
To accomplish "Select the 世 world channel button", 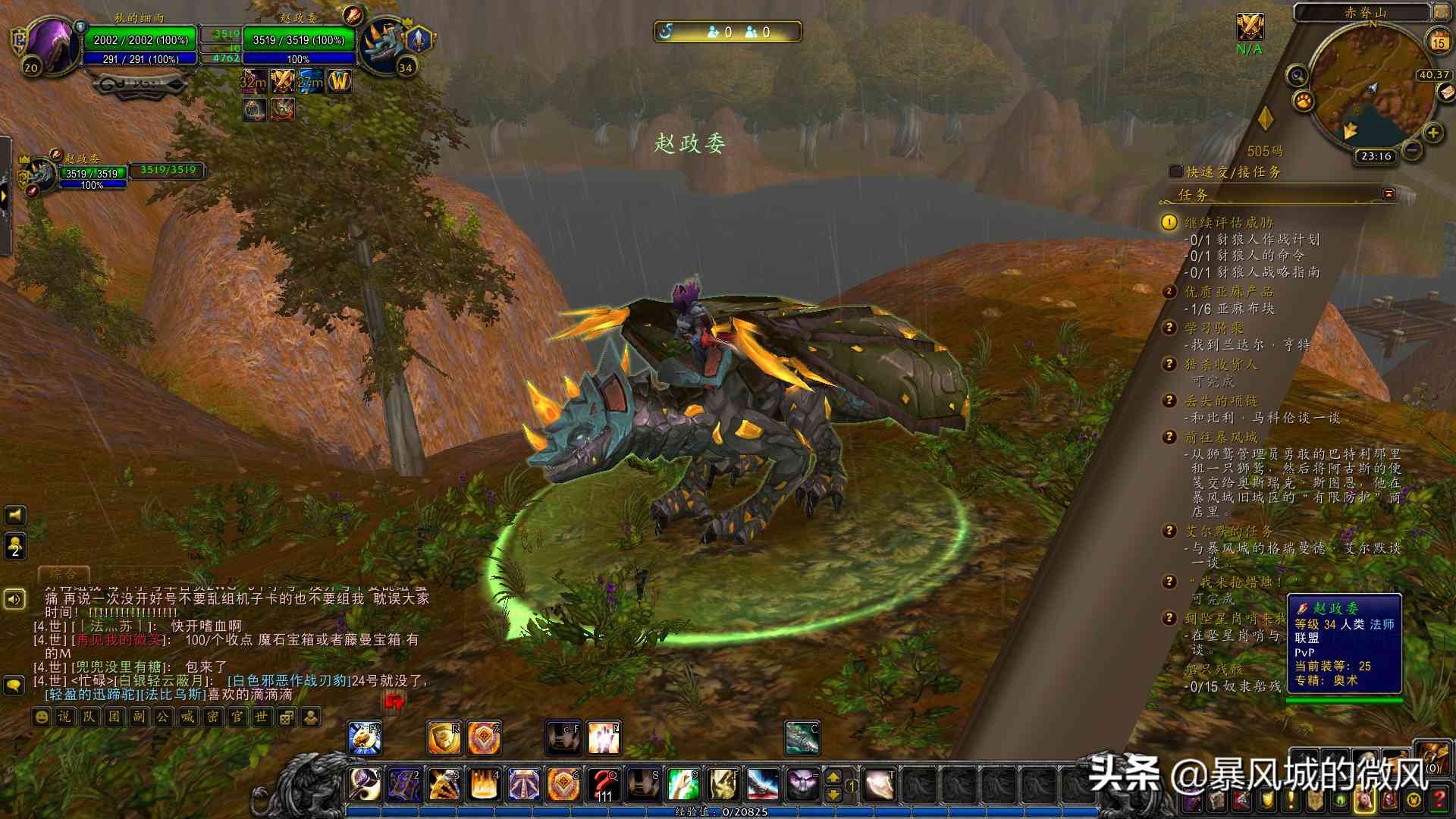I will pyautogui.click(x=262, y=717).
